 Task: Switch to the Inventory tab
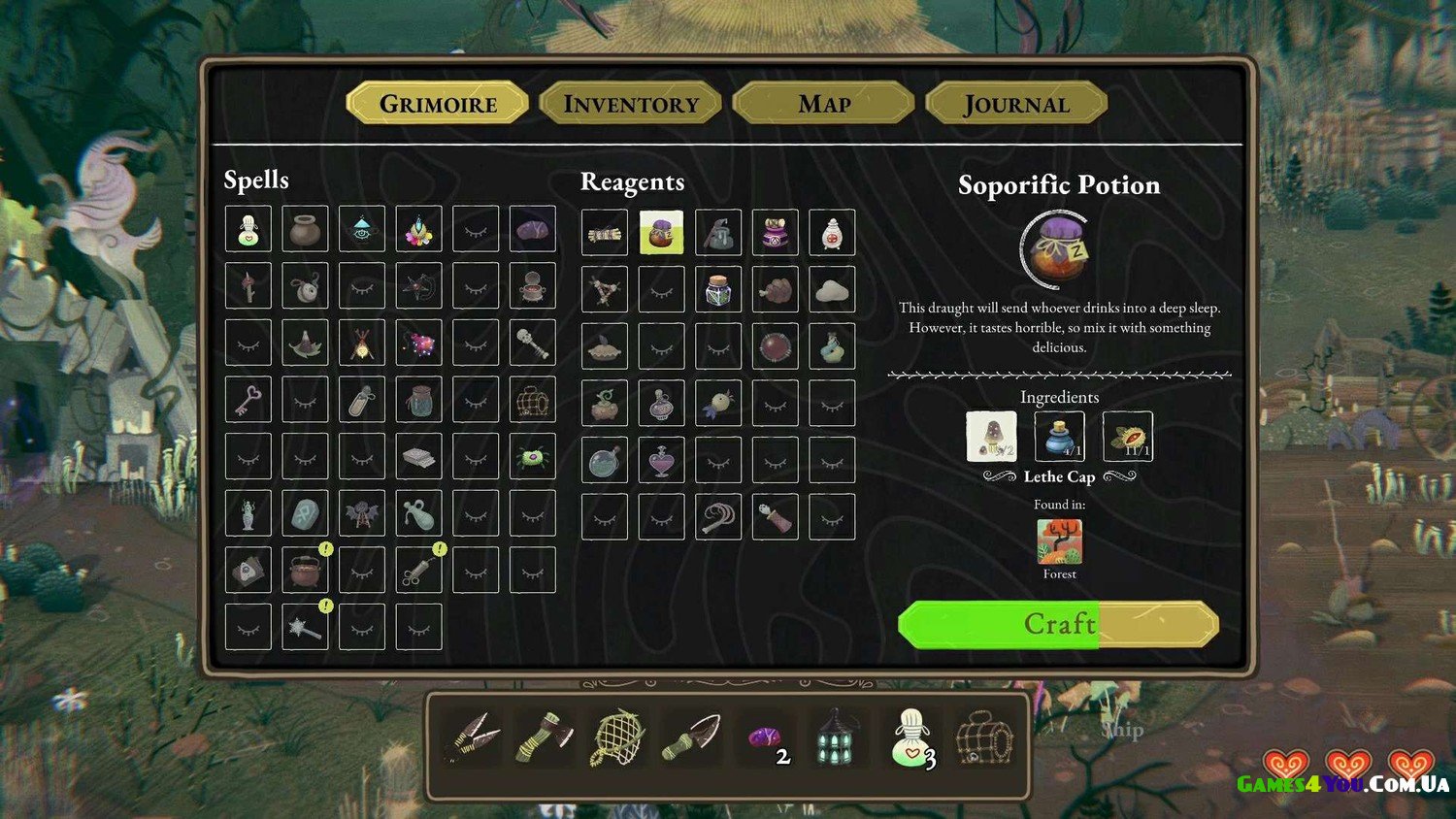(x=631, y=104)
